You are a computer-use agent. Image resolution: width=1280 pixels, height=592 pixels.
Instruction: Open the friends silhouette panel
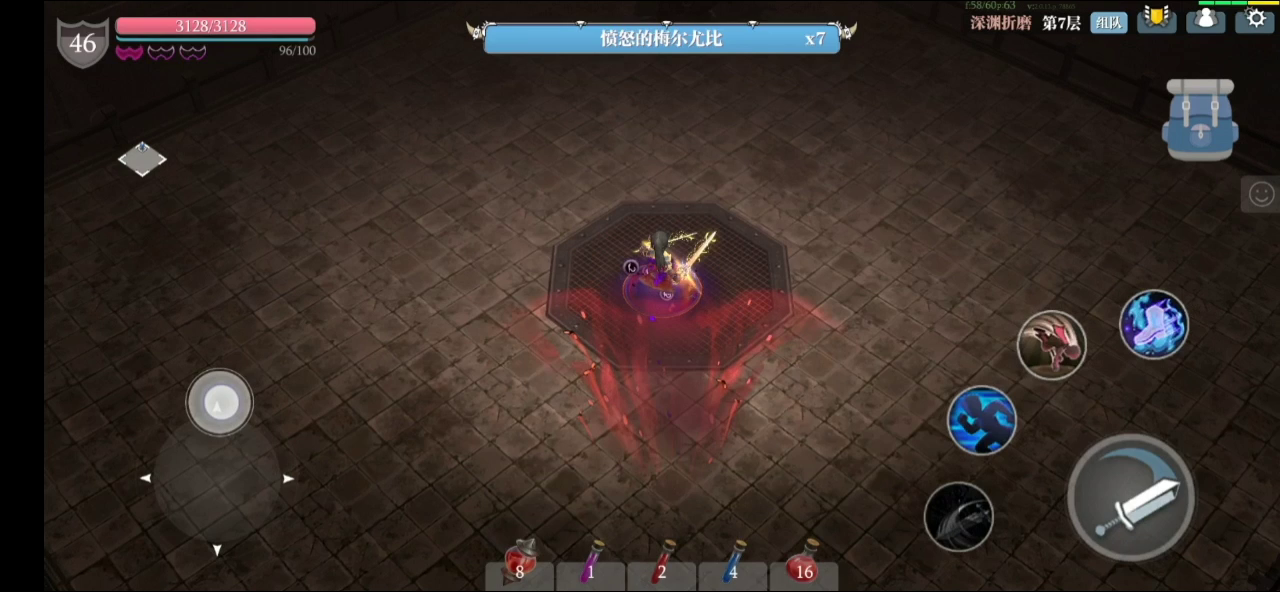pos(1206,19)
